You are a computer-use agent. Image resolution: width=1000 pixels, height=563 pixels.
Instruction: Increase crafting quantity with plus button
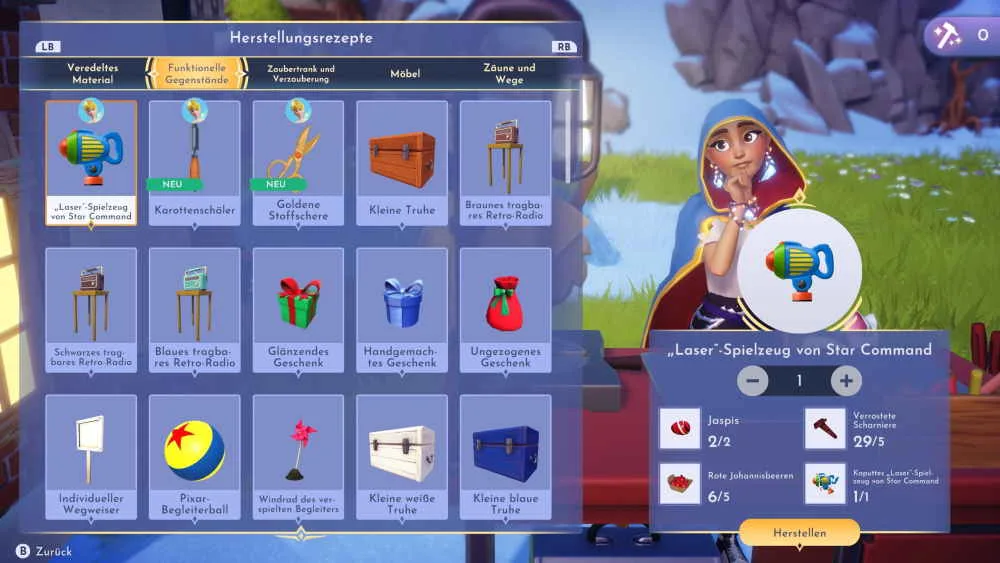[846, 381]
